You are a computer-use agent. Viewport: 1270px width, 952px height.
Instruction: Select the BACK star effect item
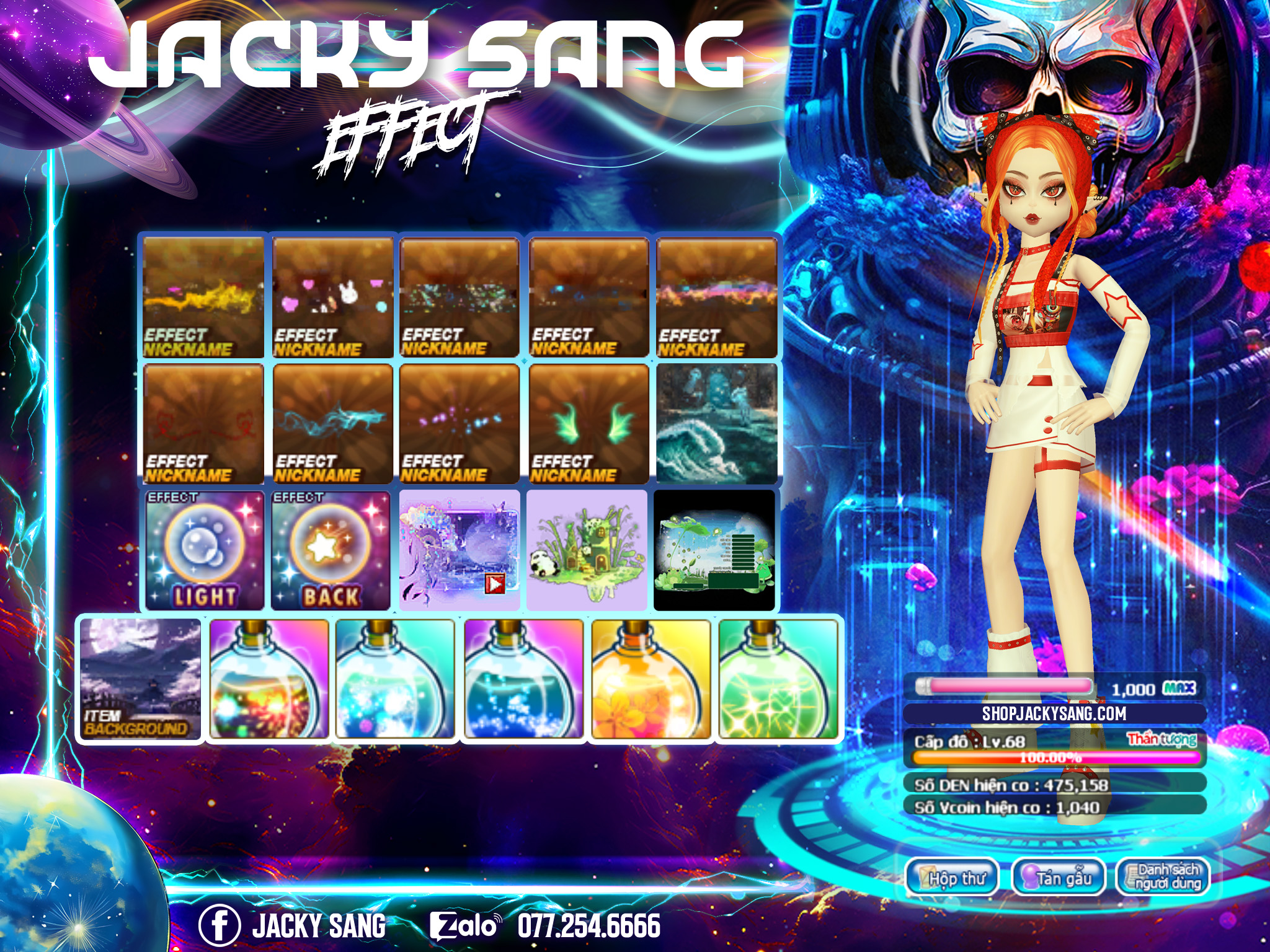(331, 550)
